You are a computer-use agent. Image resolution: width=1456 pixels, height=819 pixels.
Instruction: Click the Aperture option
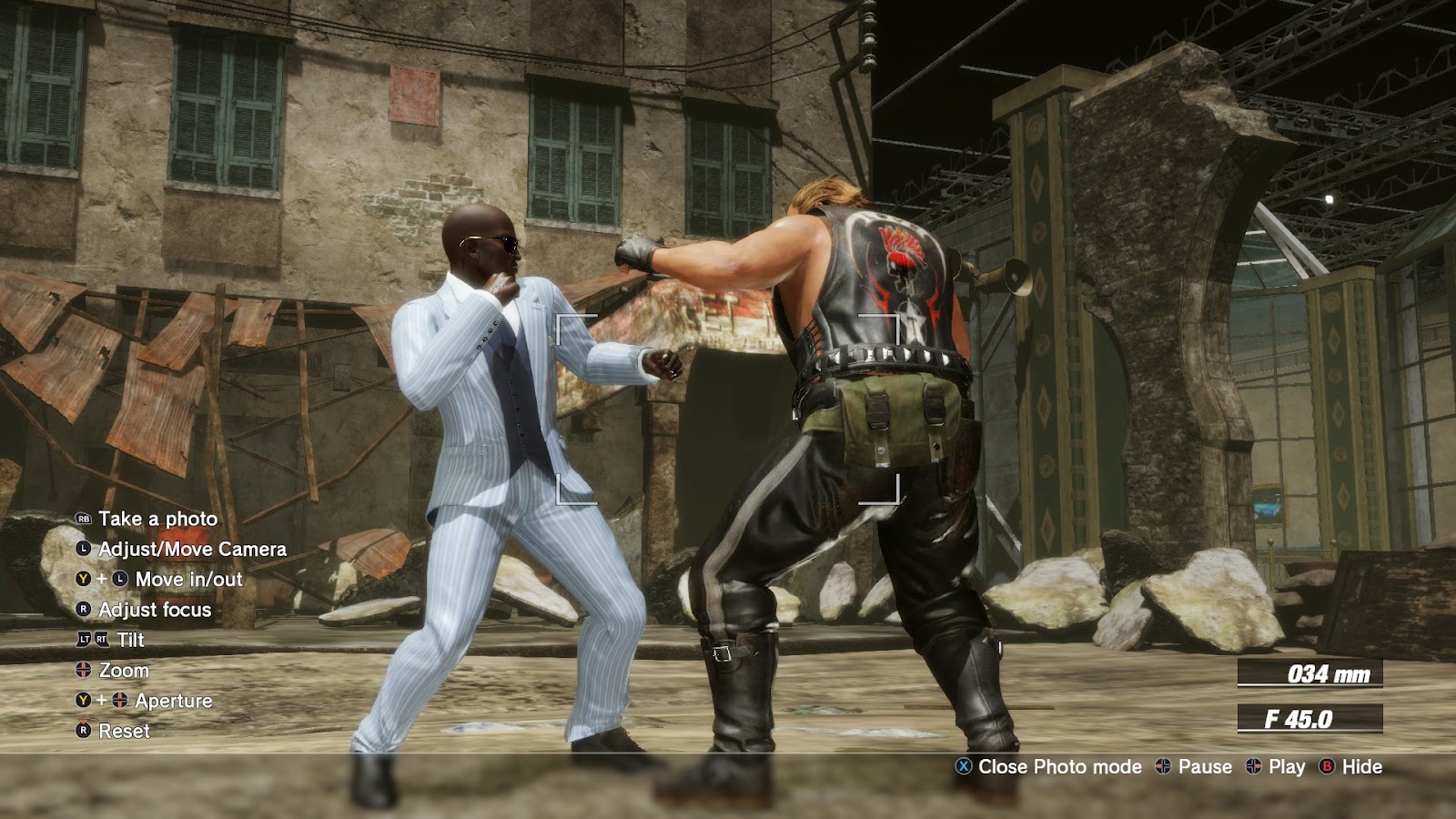tap(173, 701)
